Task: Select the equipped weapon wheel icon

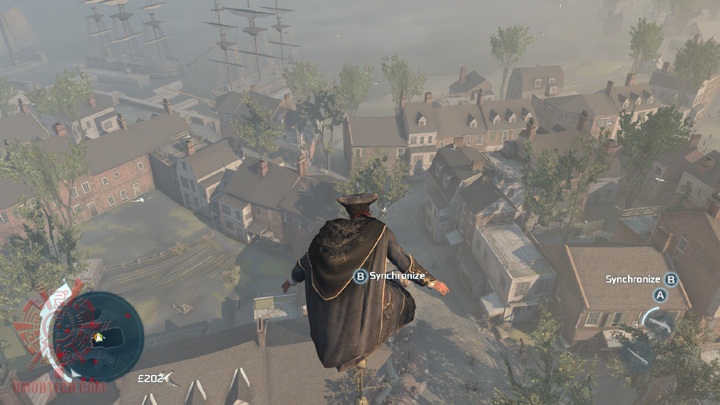Action: click(657, 322)
